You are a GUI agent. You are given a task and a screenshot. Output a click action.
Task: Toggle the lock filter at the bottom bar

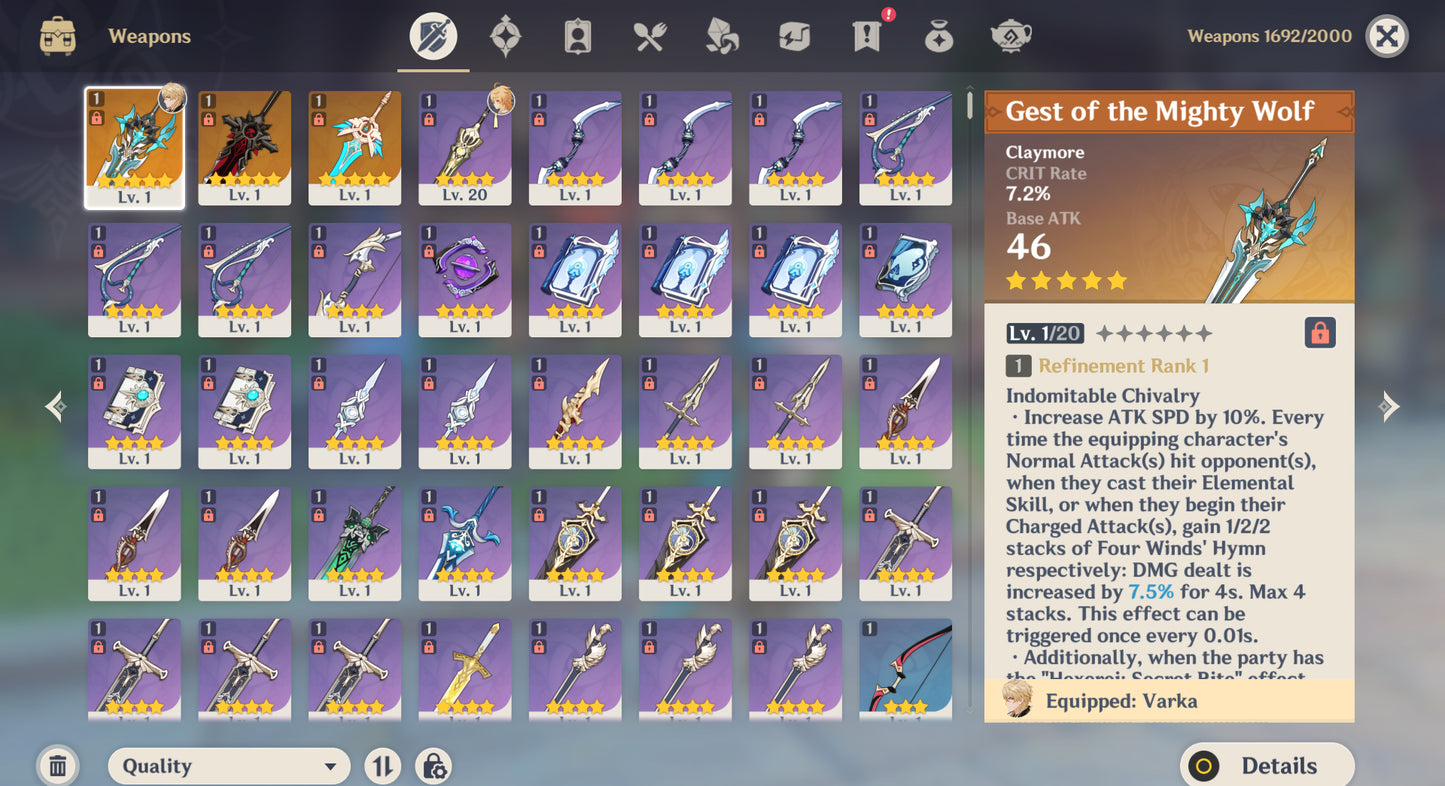pos(433,765)
